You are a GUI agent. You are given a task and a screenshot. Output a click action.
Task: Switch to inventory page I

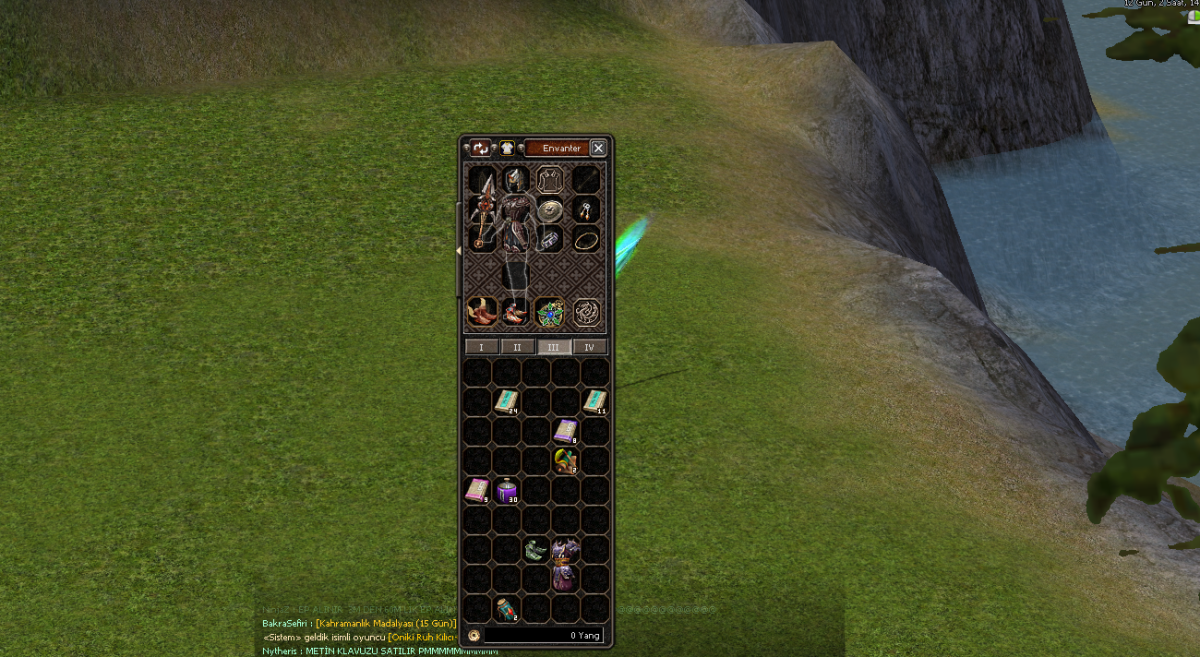(x=482, y=347)
